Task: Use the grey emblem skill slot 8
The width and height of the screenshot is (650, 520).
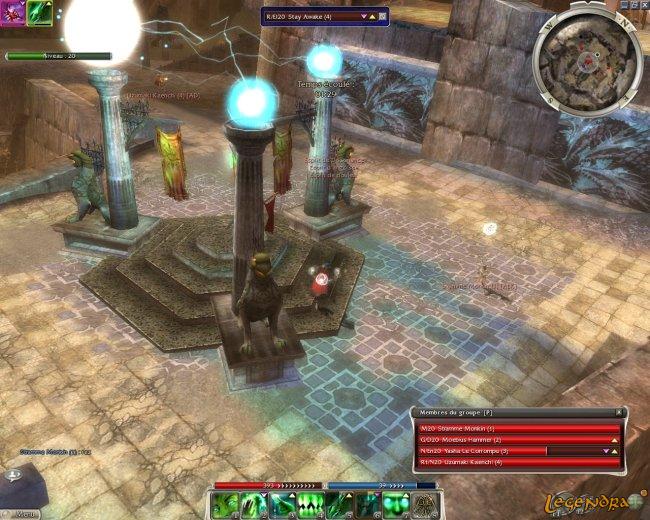Action: 426,505
